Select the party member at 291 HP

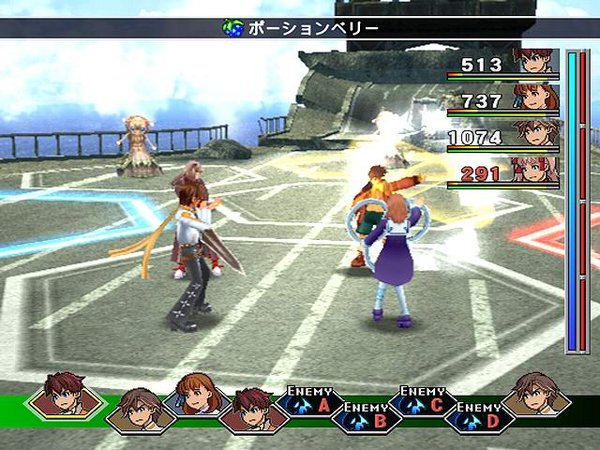pos(536,170)
